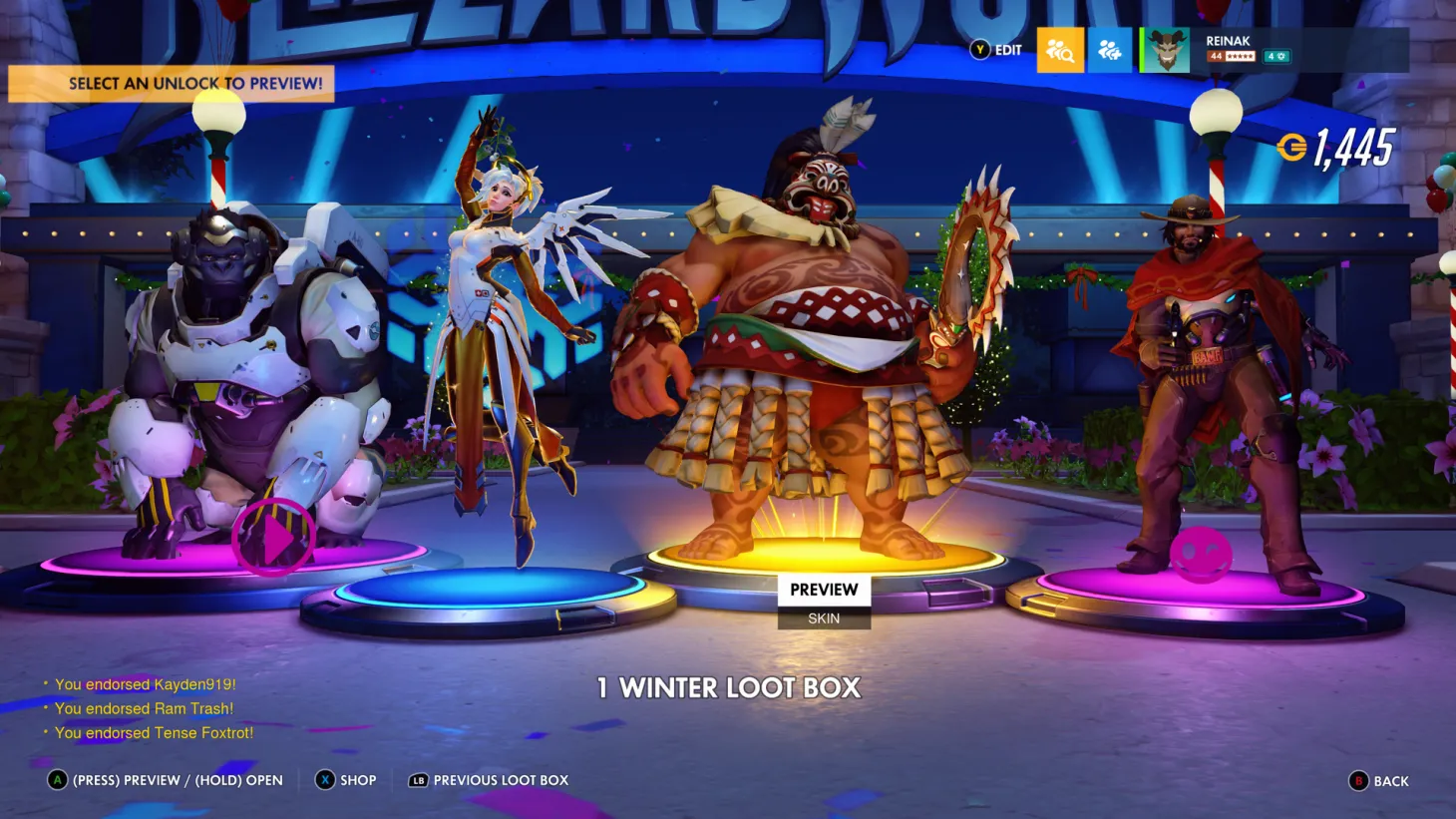Open the SHOP menu entry
This screenshot has width=1456, height=819.
point(346,780)
